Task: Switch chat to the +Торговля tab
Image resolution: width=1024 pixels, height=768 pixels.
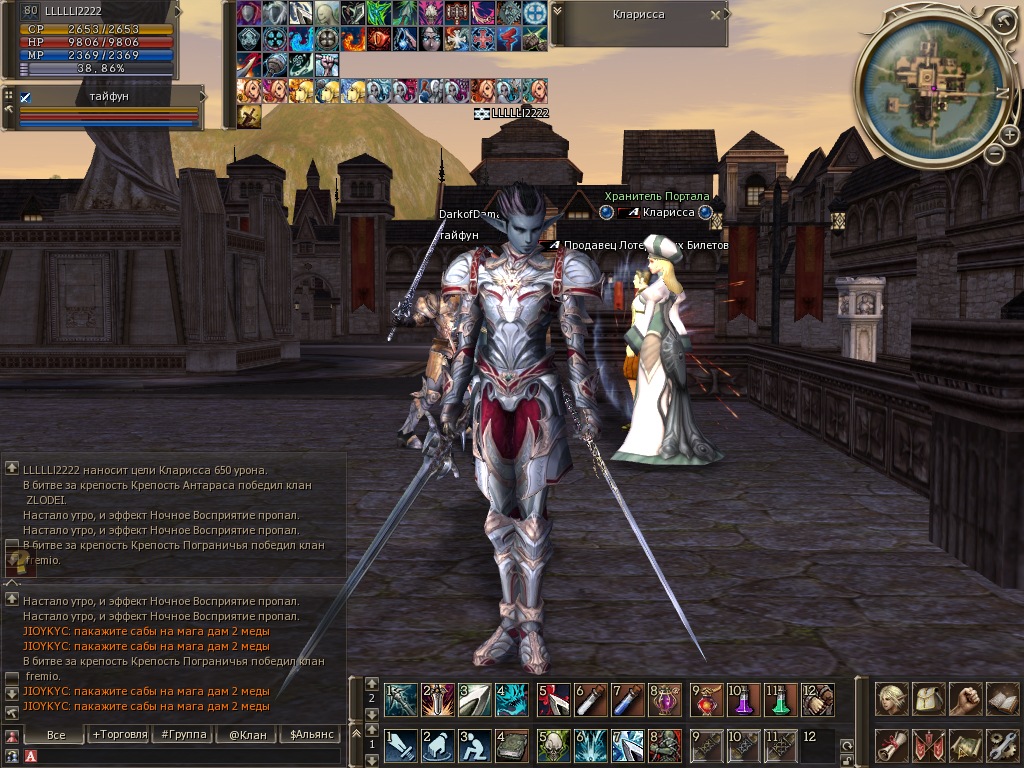Action: (x=118, y=735)
